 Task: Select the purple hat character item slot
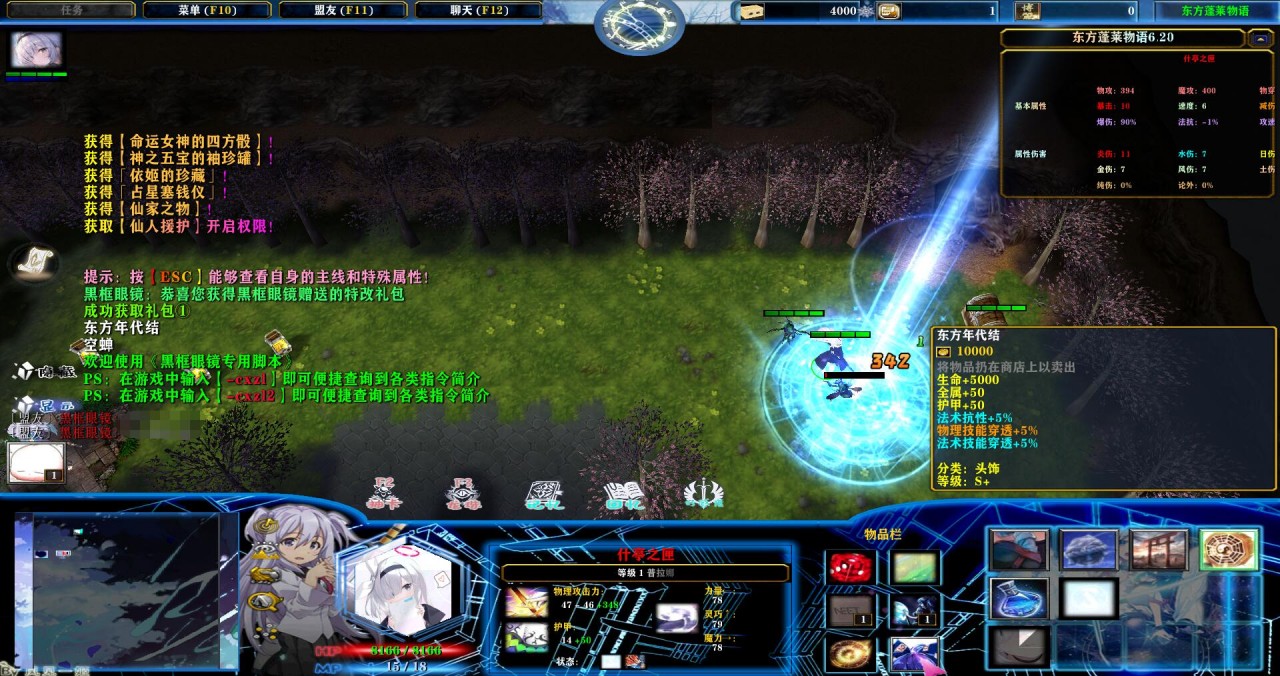pos(914,654)
